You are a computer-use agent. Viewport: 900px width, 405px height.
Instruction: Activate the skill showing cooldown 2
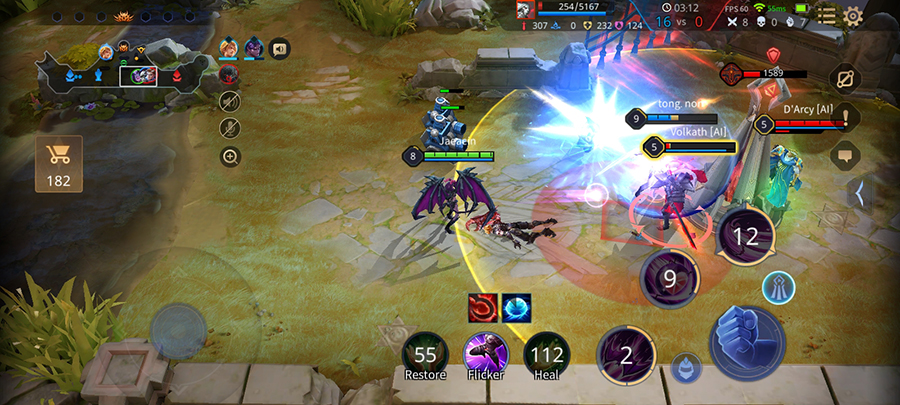tap(626, 355)
